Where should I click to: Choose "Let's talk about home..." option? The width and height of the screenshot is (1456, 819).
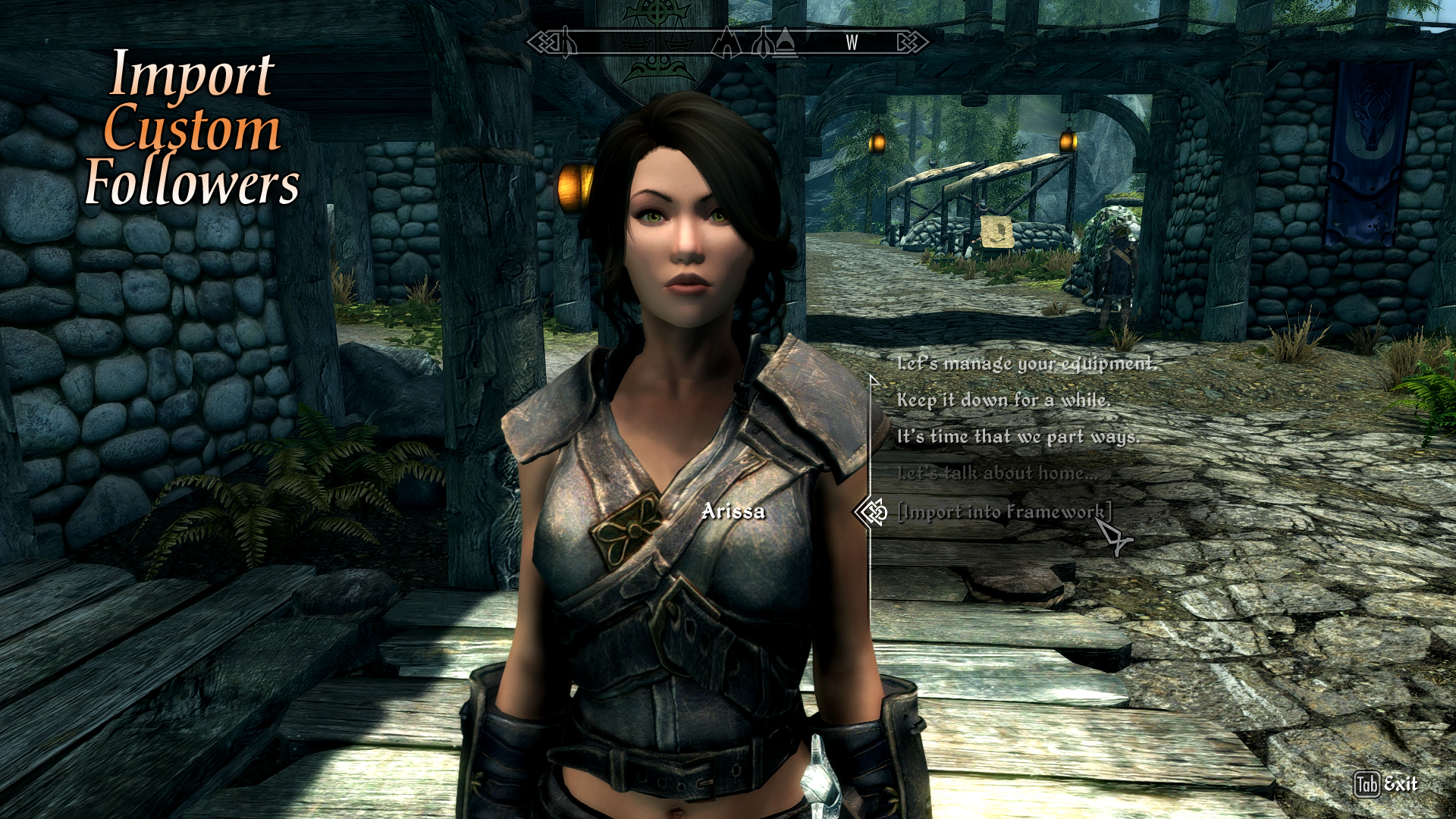coord(997,473)
